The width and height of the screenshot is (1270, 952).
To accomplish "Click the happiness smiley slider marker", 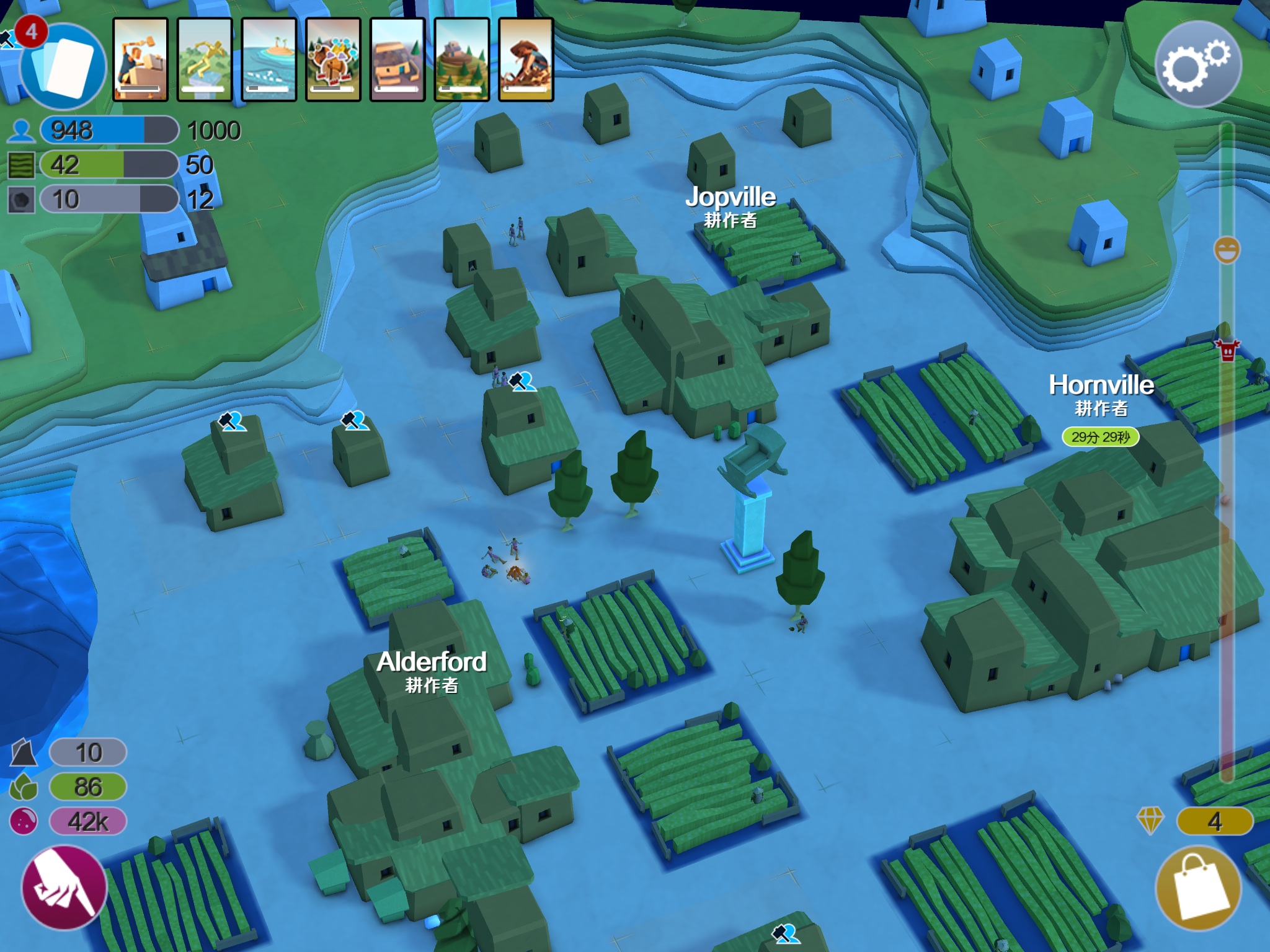I will pos(1227,250).
